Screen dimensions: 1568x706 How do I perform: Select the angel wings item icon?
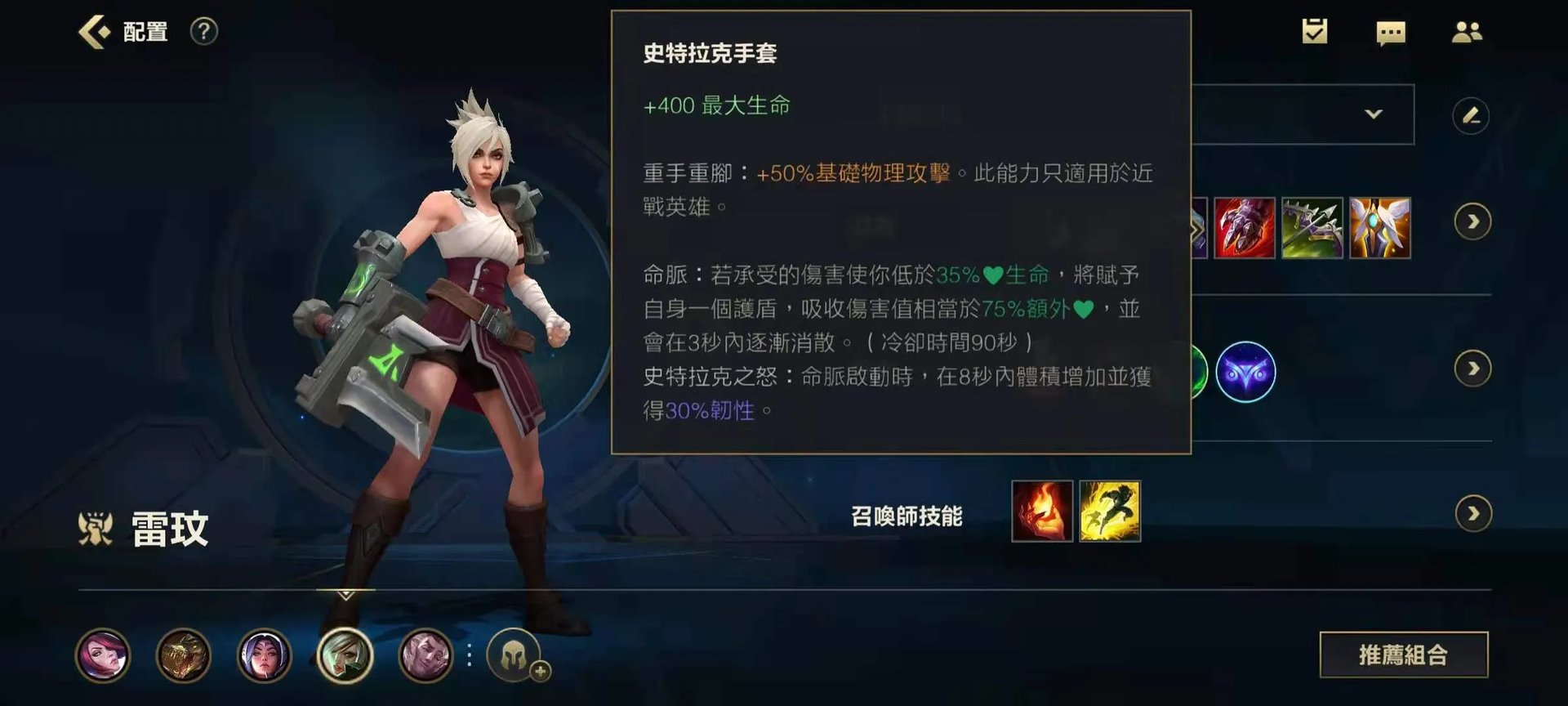point(1382,230)
